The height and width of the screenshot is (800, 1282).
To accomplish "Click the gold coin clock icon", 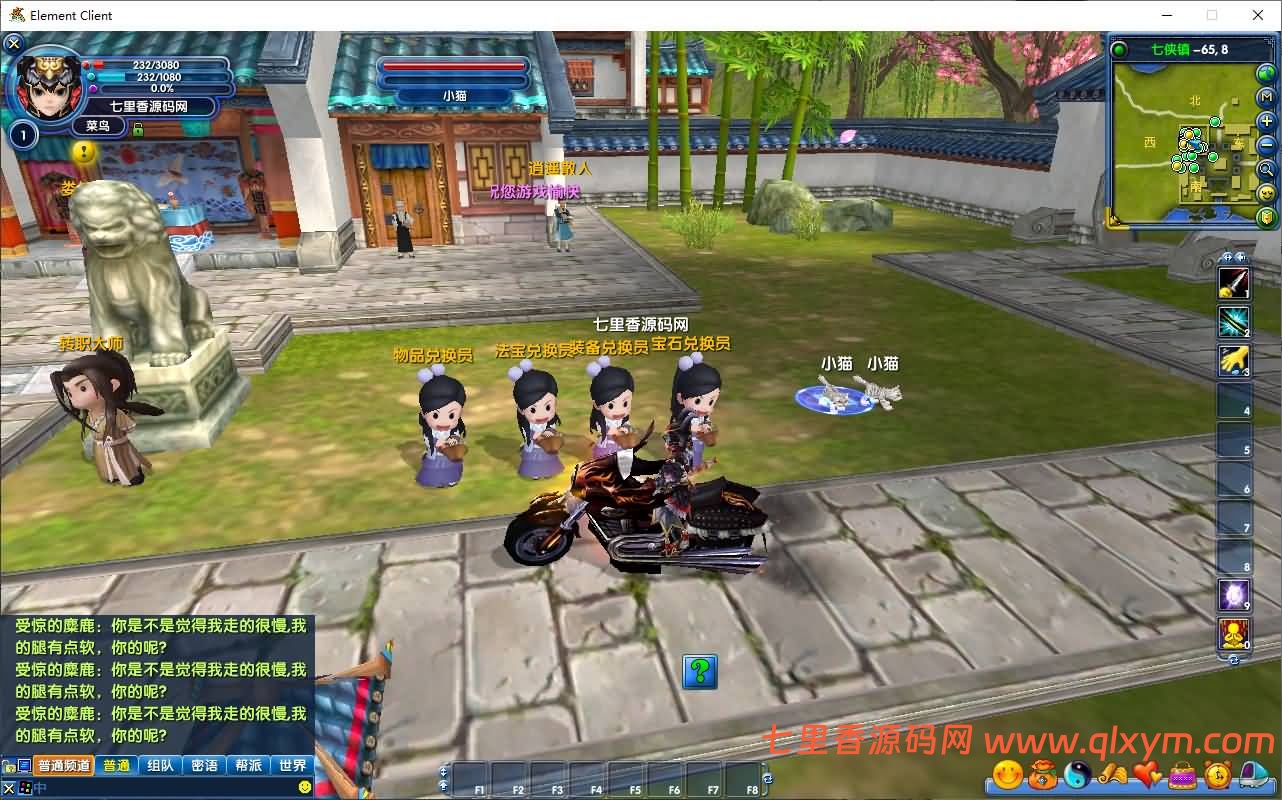I will pyautogui.click(x=1217, y=773).
